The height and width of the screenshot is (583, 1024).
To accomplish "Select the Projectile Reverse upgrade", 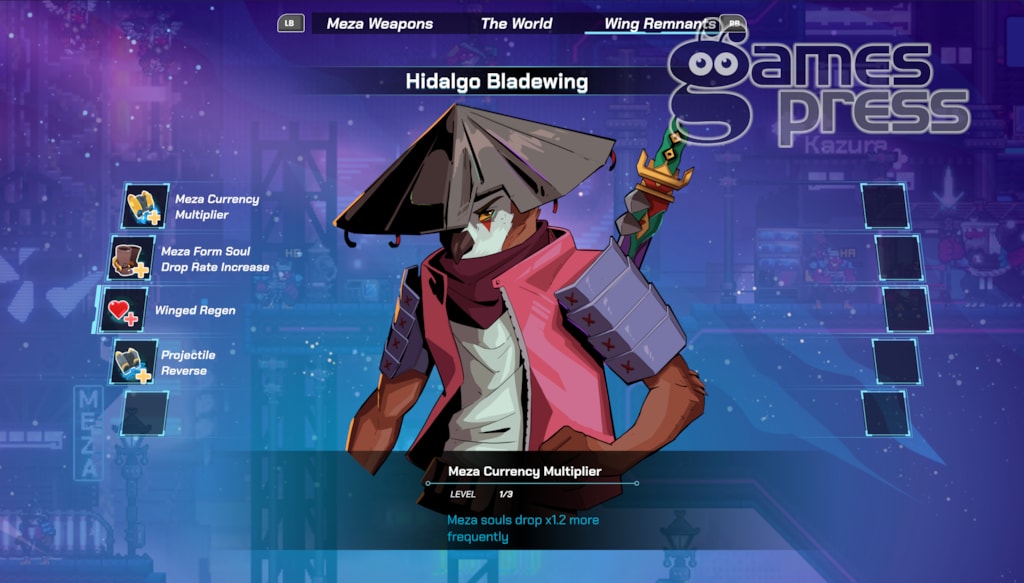I will click(133, 362).
